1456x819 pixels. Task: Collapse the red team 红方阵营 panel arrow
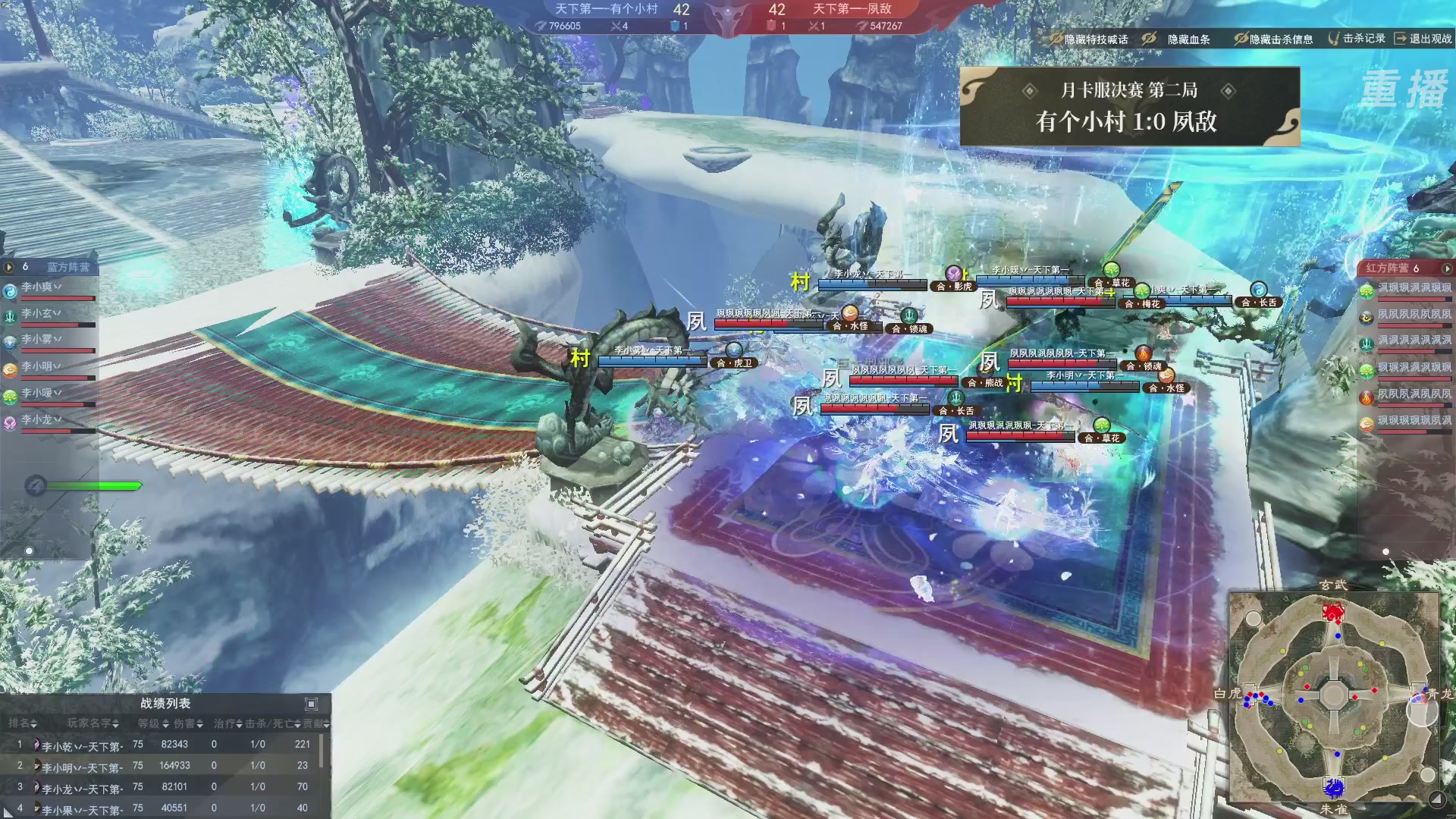(x=1447, y=268)
